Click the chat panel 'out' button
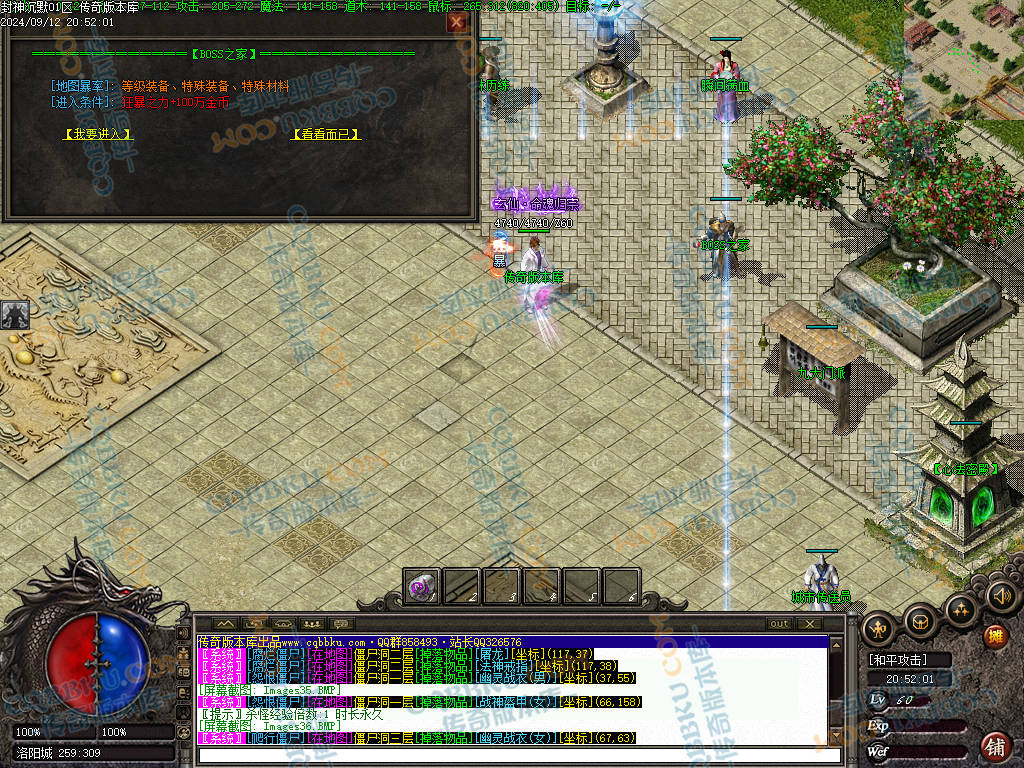This screenshot has height=768, width=1024. coord(779,624)
